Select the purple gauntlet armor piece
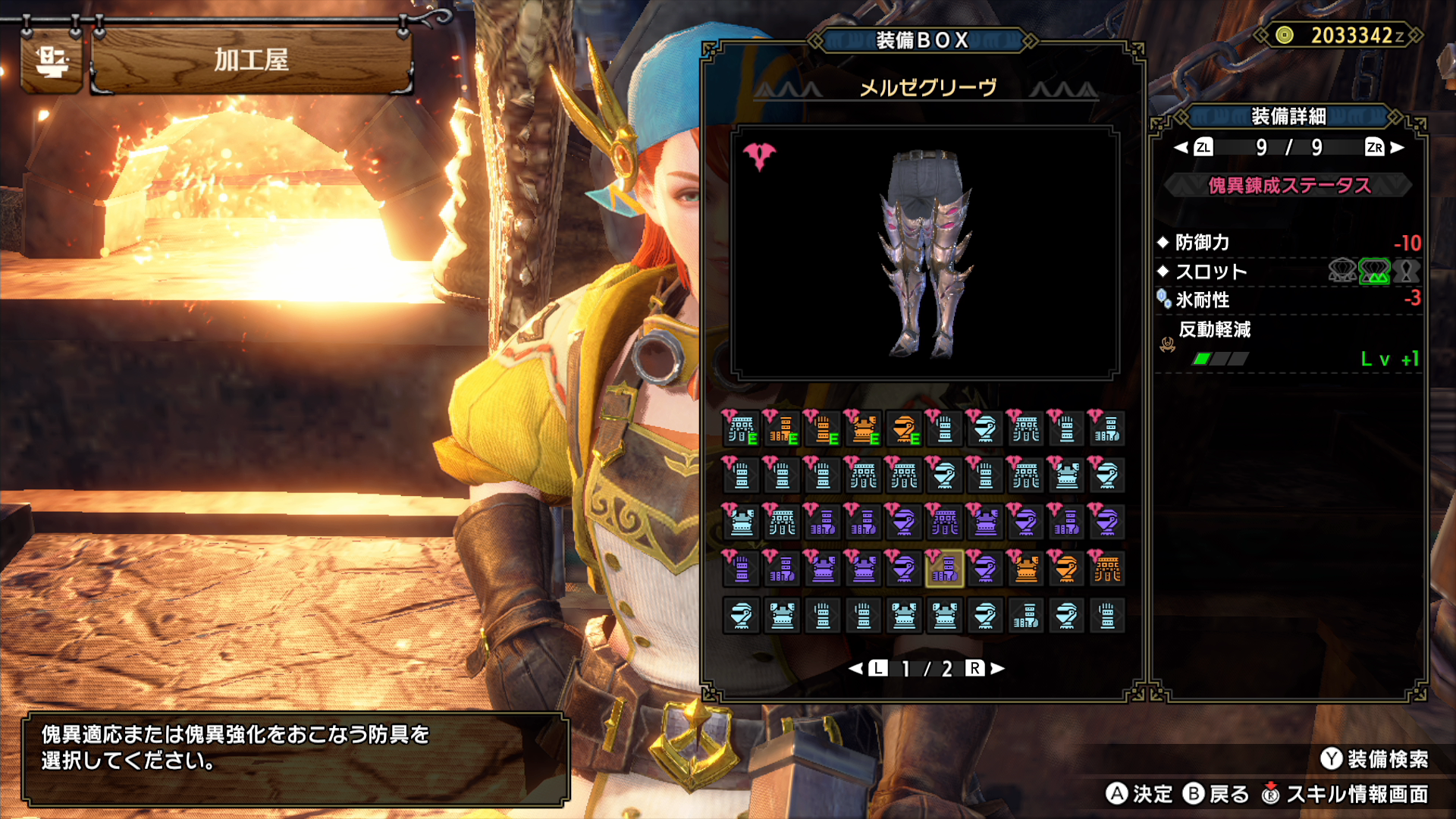The image size is (1456, 819). (741, 569)
